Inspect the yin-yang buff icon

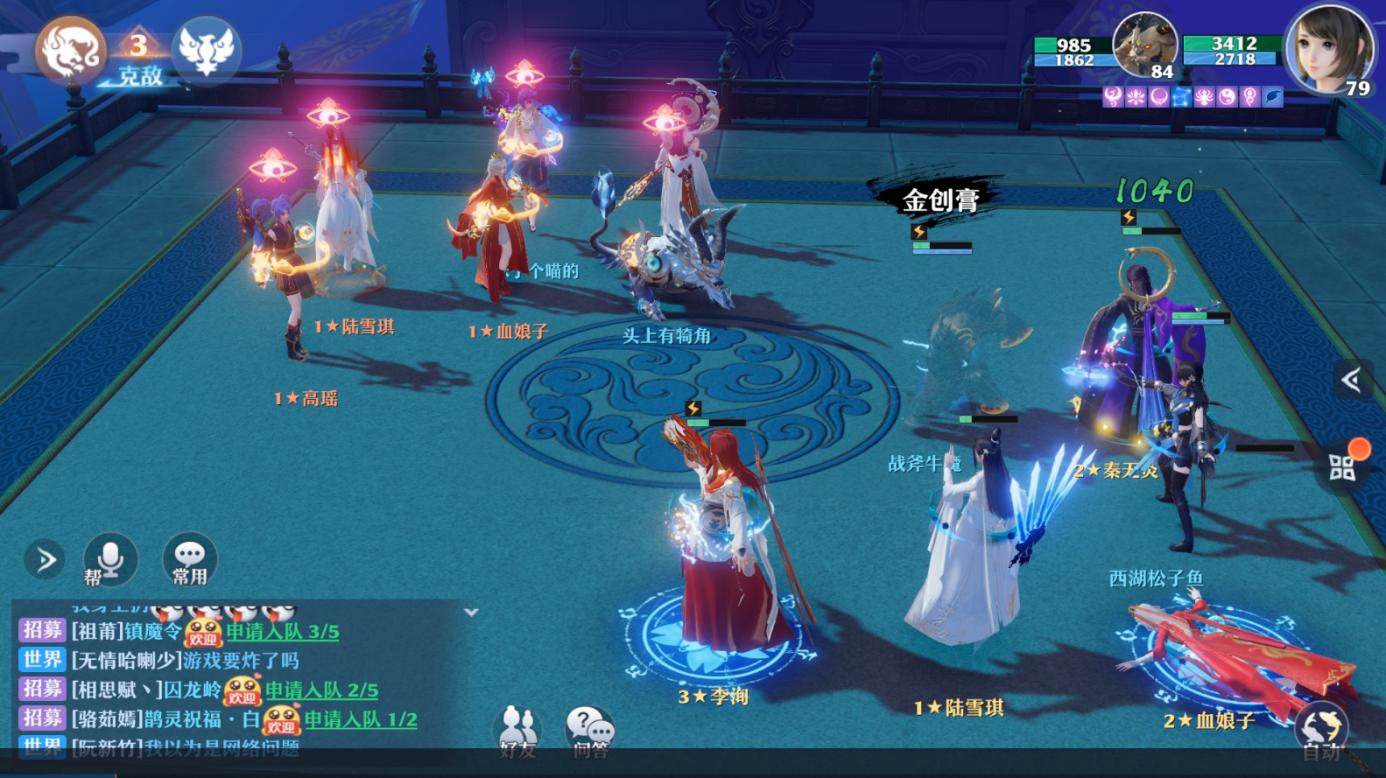click(1227, 97)
